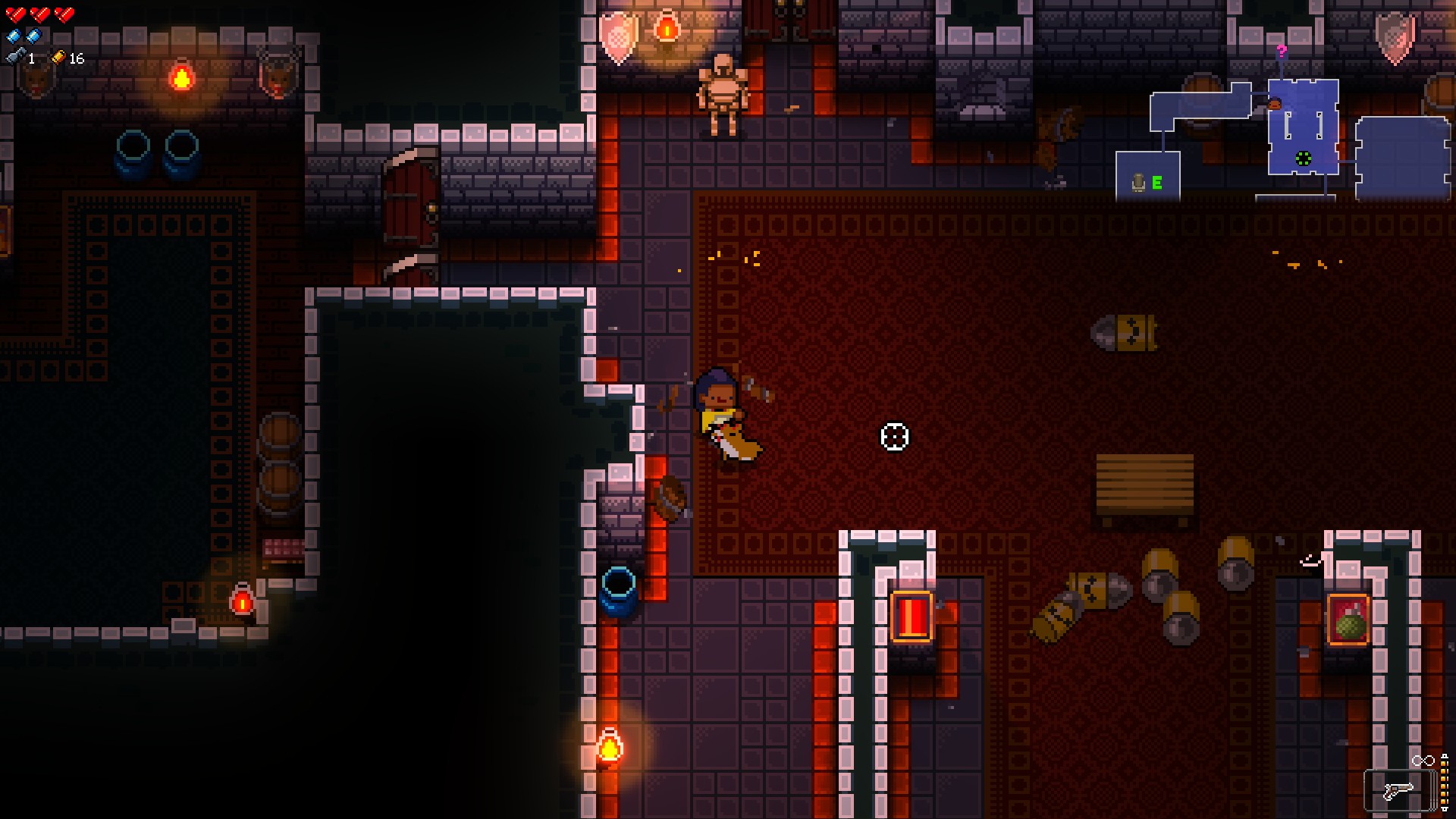Click the leftmost blue blank icon
The image size is (1456, 819).
click(14, 36)
